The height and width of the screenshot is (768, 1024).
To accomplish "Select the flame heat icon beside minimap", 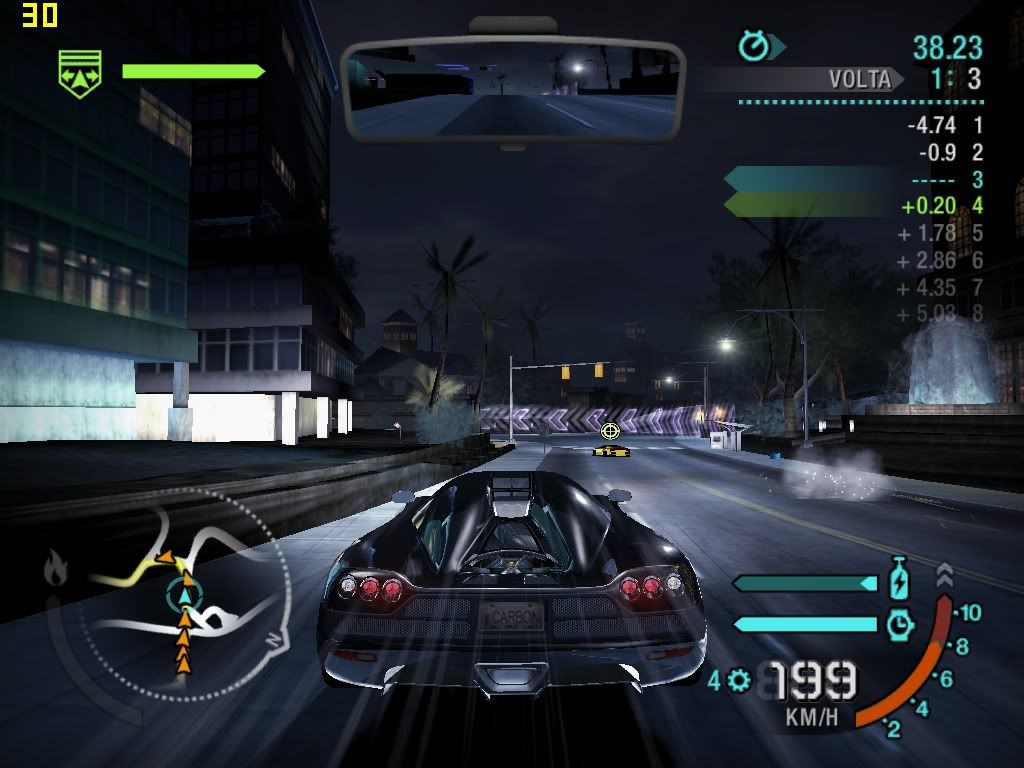I will [x=55, y=570].
